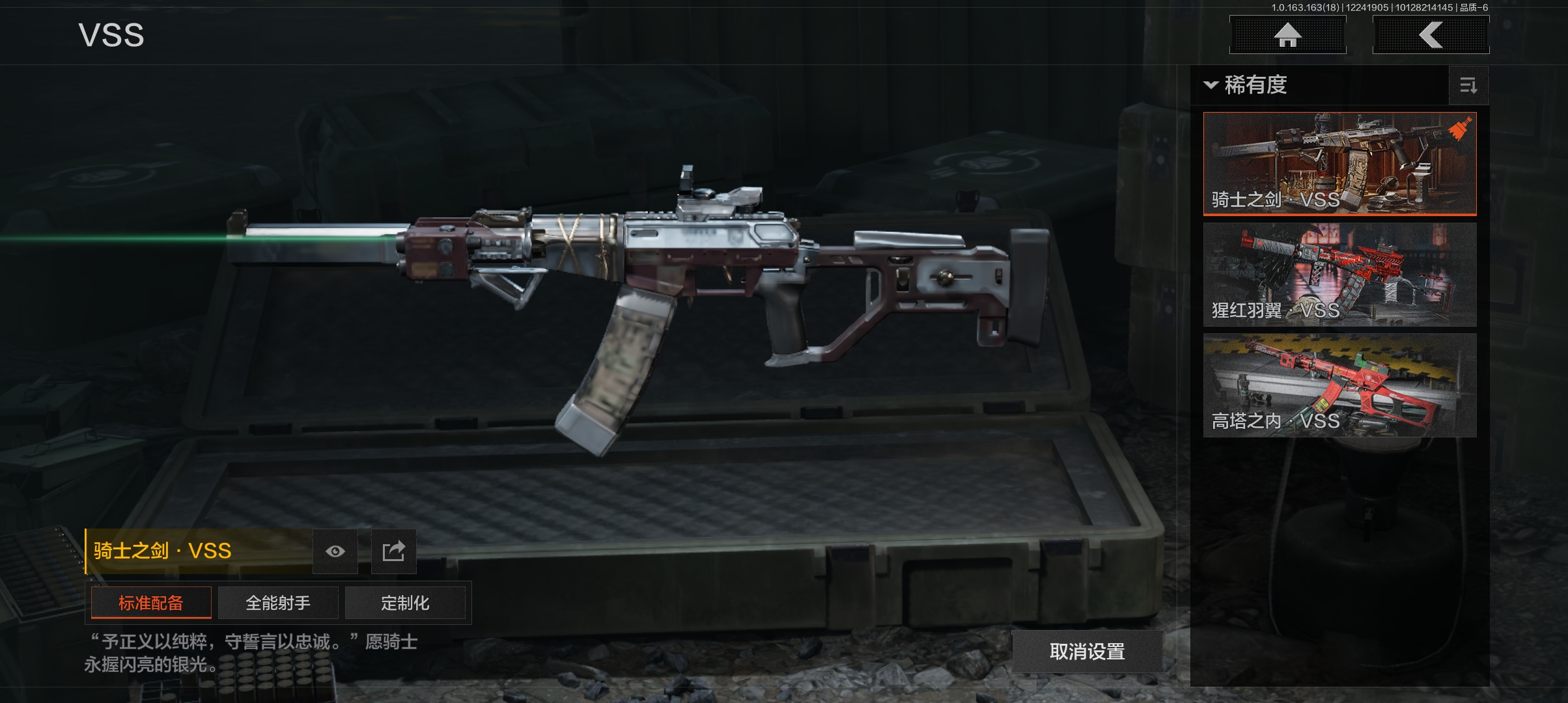
Task: Go back with the arrow button
Action: [1431, 35]
